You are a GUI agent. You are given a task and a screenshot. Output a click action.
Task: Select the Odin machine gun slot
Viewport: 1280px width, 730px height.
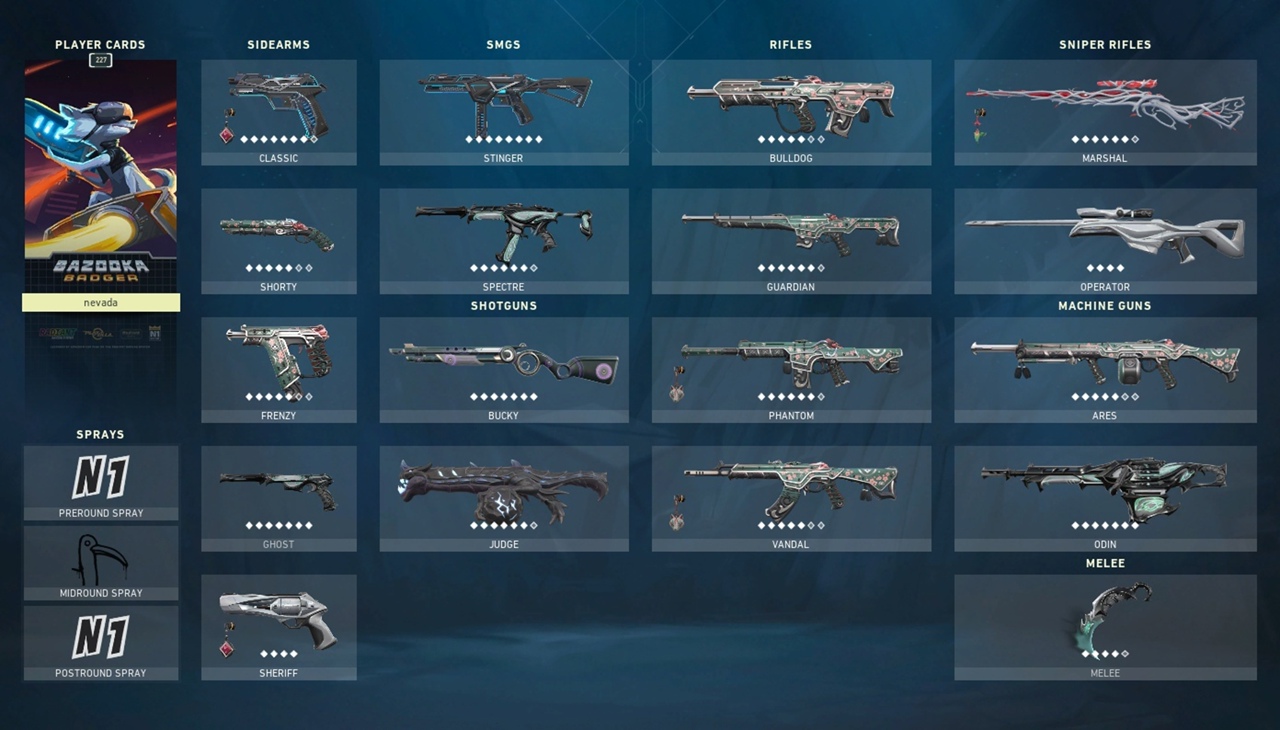1105,497
